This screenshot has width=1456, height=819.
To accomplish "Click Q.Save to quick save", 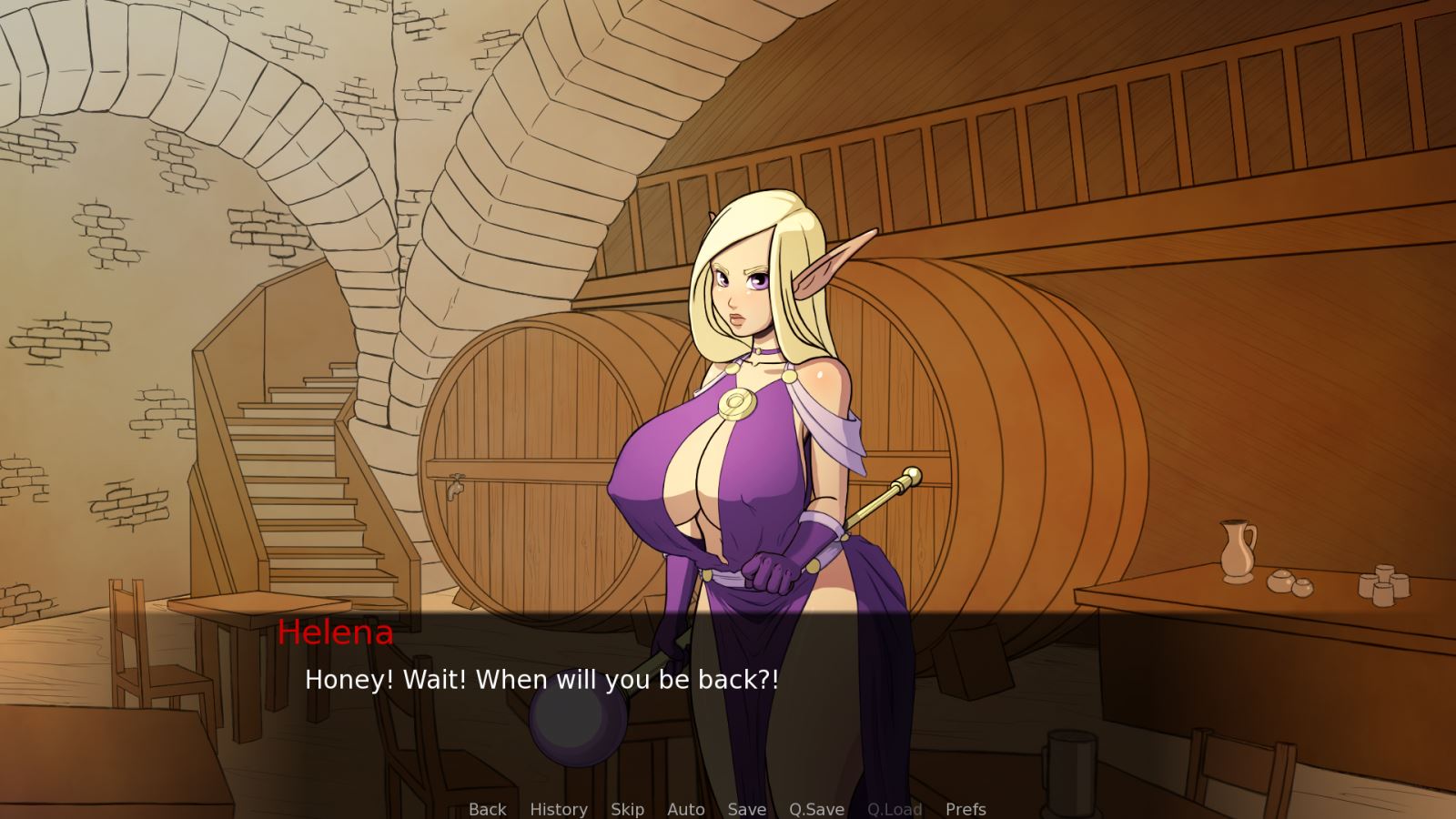I will coord(816,809).
